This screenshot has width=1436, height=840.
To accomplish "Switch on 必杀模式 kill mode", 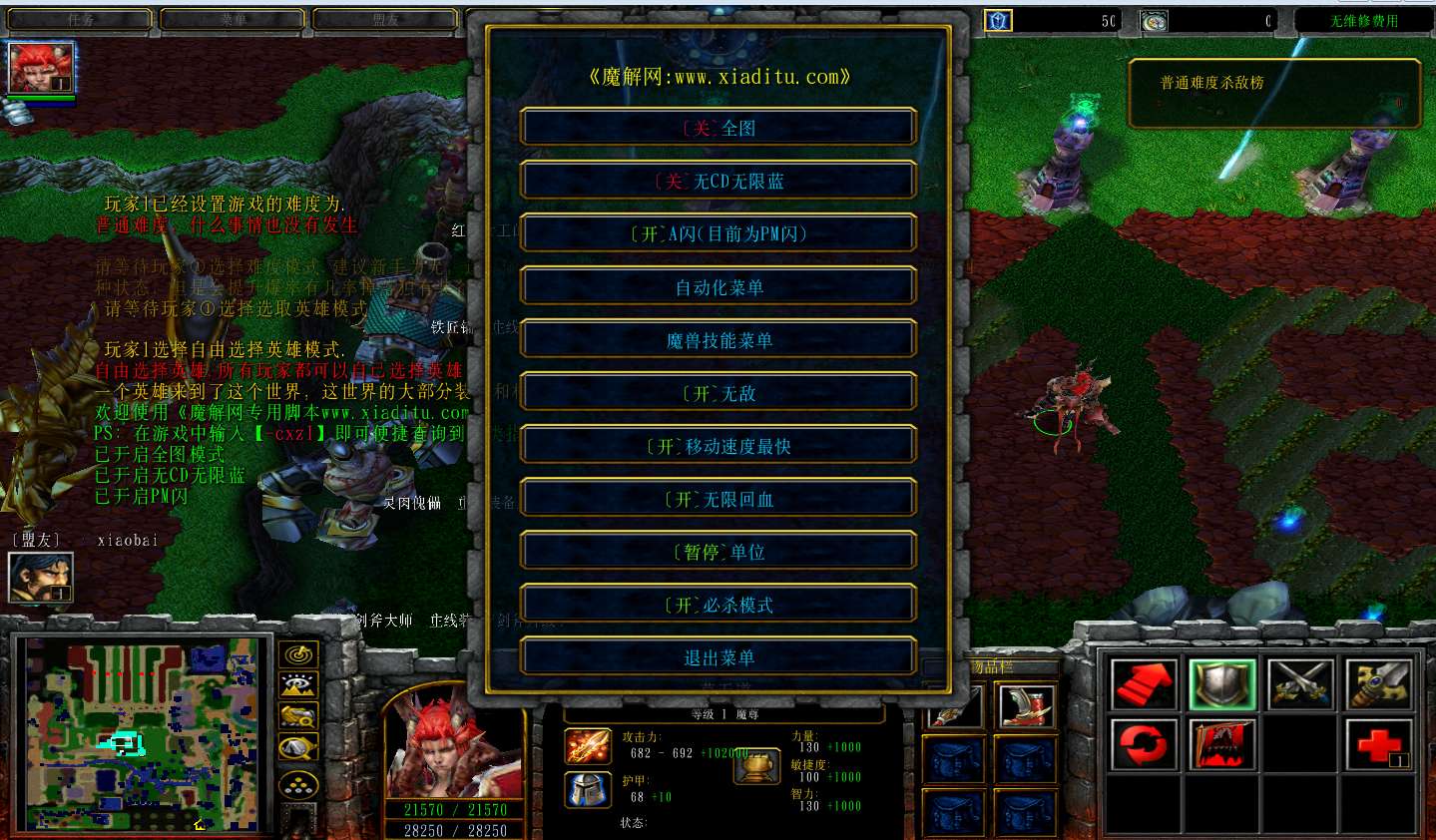I will 718,605.
